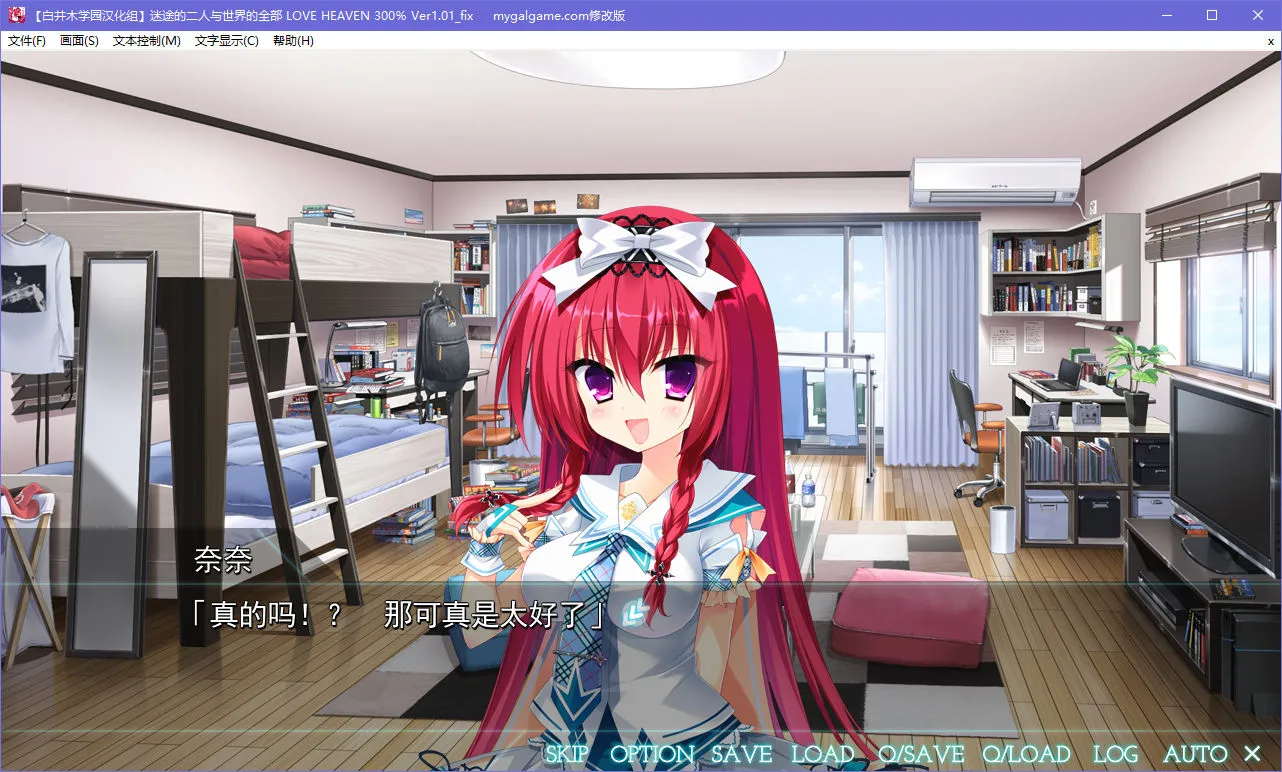Open the OPTION settings panel
The width and height of the screenshot is (1282, 772).
(x=653, y=753)
